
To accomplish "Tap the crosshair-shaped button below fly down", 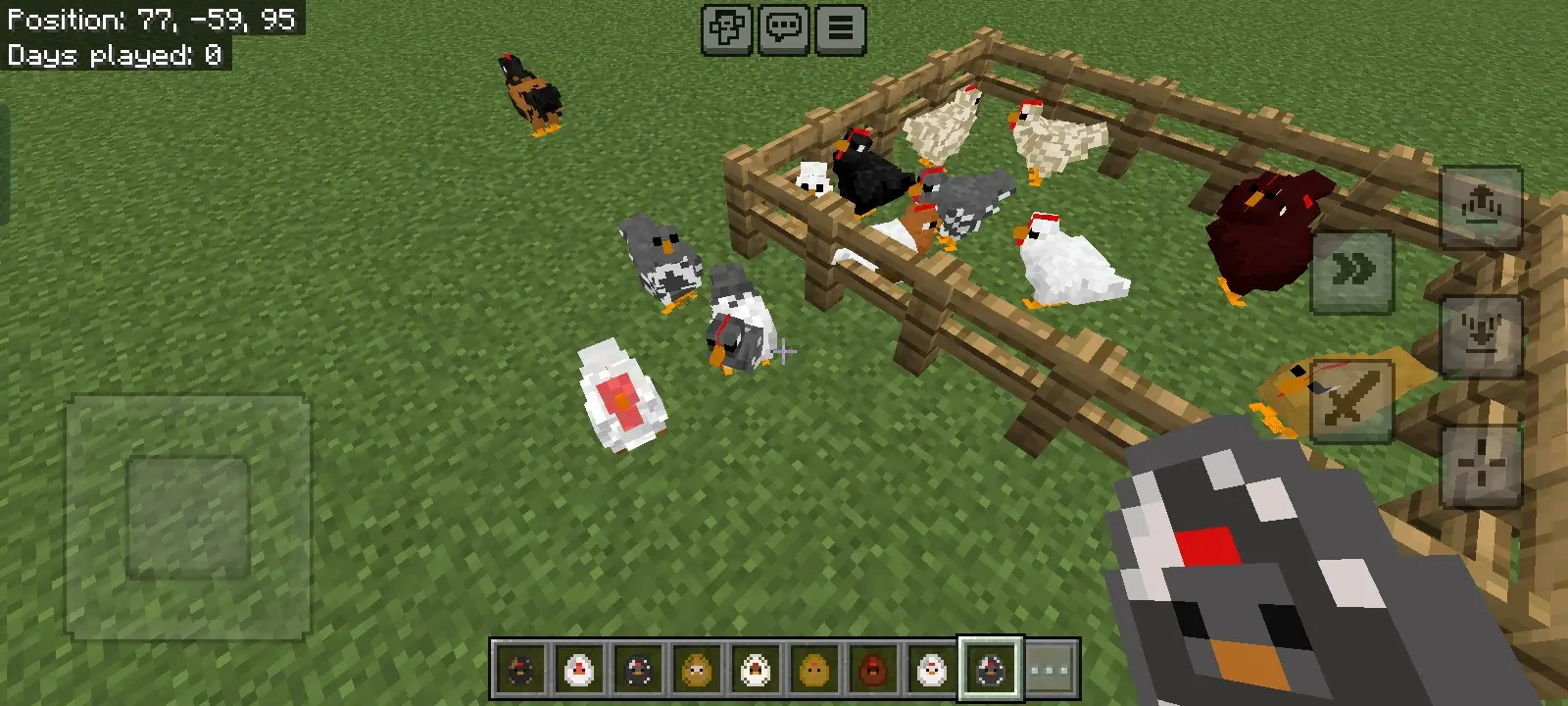I will [1481, 464].
